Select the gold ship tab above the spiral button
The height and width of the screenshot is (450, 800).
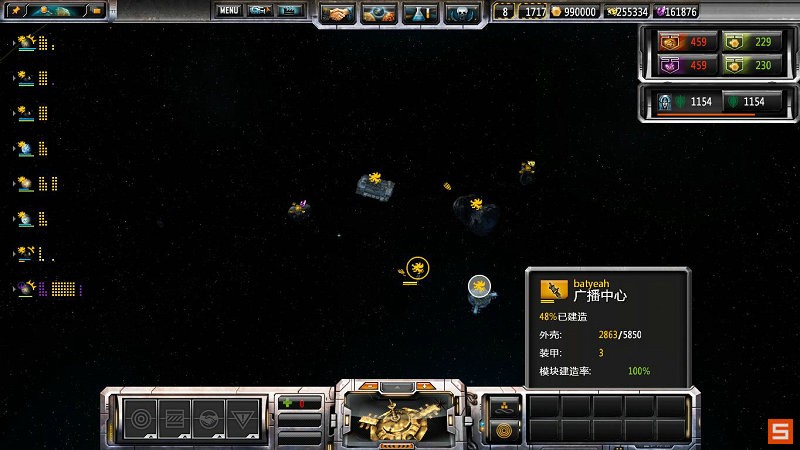503,405
